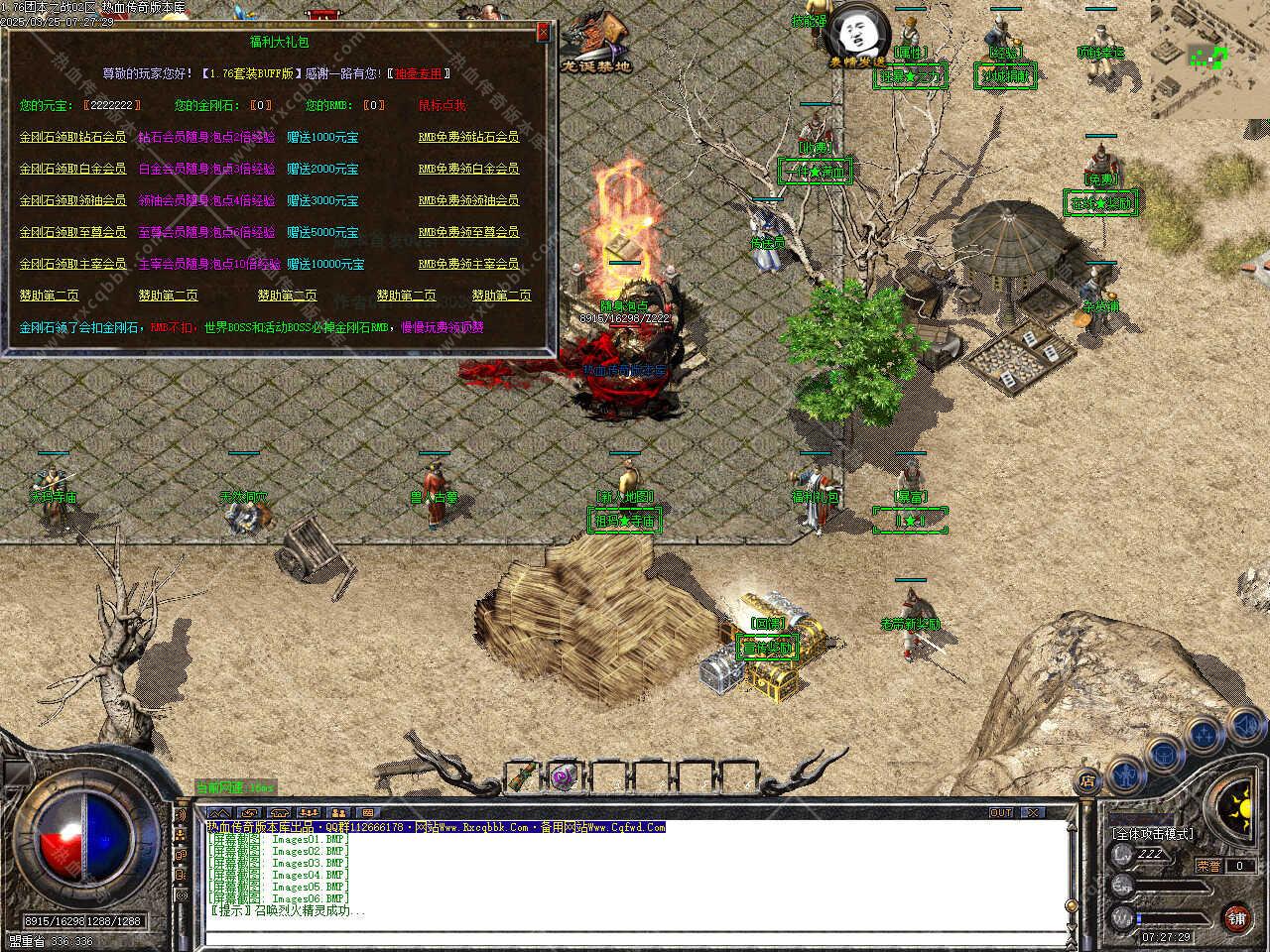
Task: Open the RMB免费领白金会员 offer
Action: tap(468, 169)
